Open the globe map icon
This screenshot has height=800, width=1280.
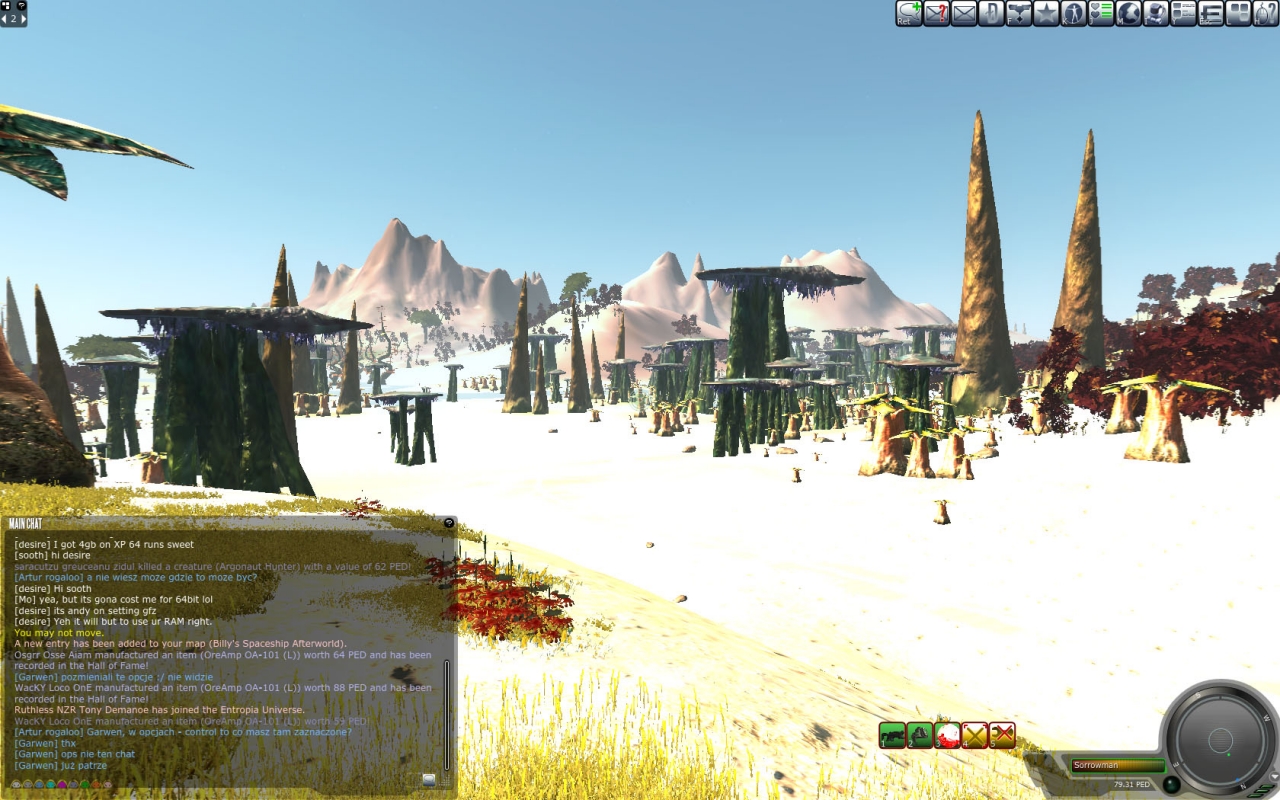1129,13
